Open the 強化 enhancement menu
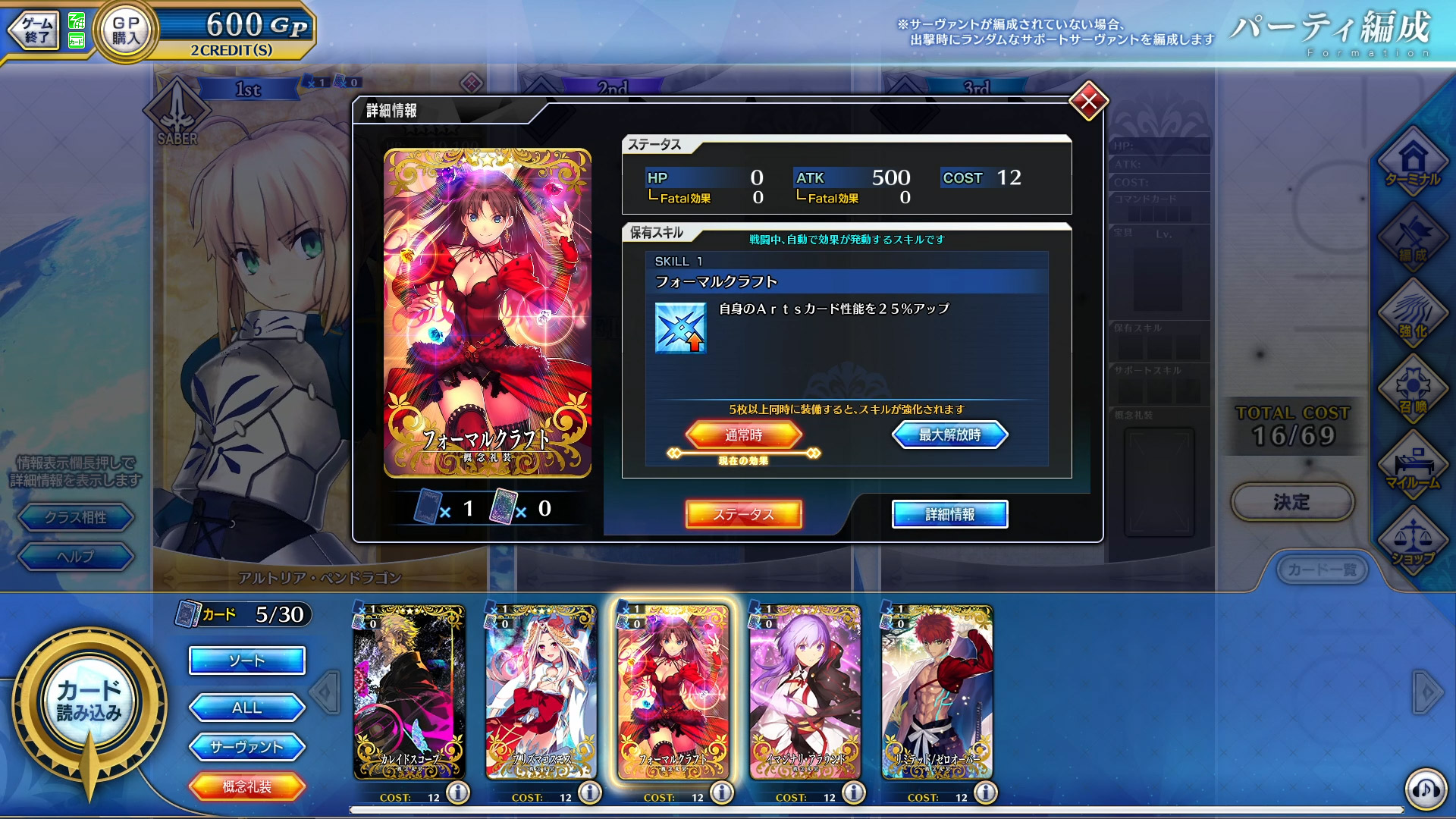 [x=1414, y=315]
